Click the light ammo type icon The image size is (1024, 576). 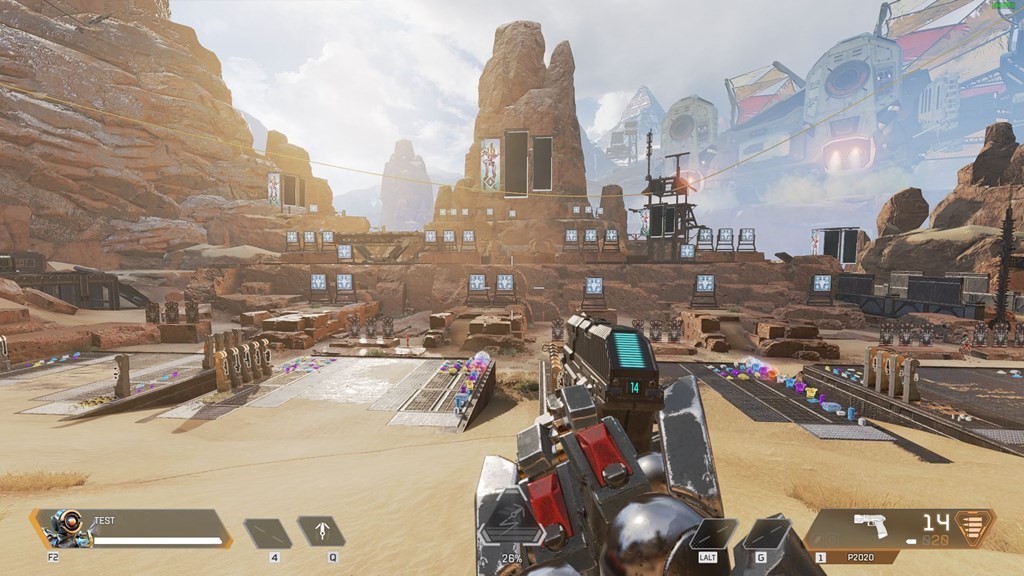pyautogui.click(x=973, y=527)
